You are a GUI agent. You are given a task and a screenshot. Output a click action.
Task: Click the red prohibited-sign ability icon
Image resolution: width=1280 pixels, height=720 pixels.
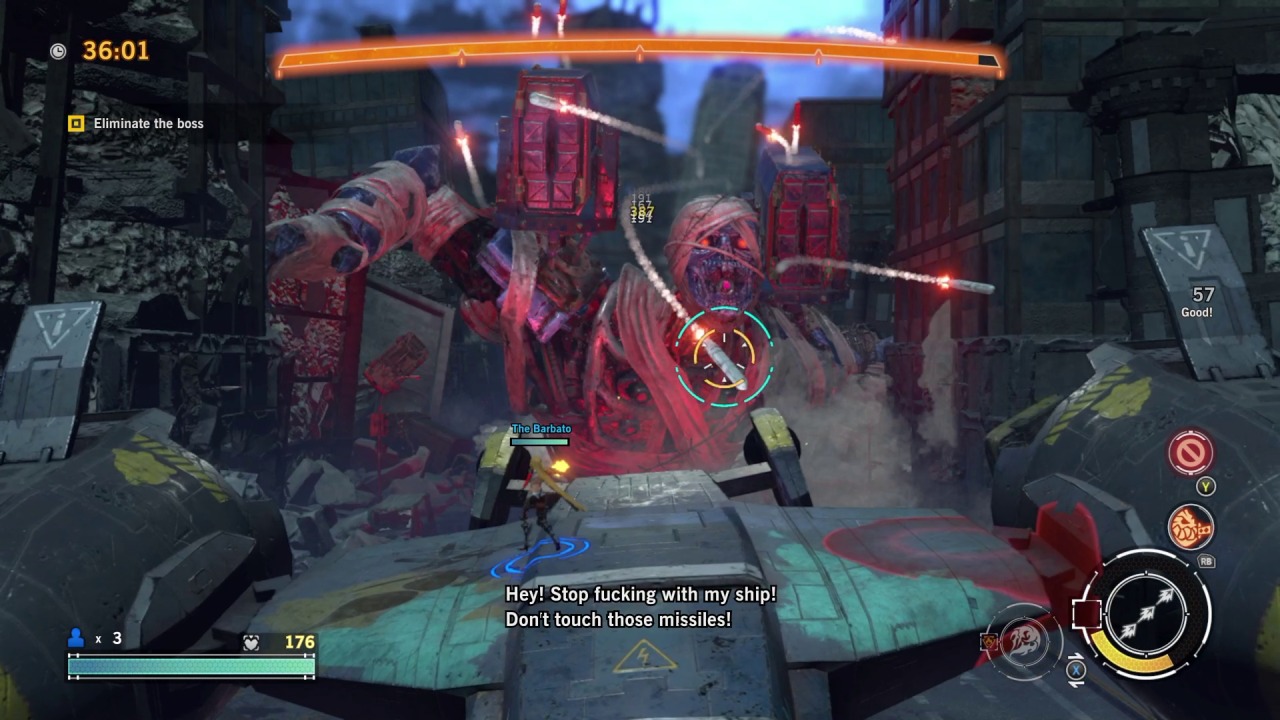[x=1190, y=454]
